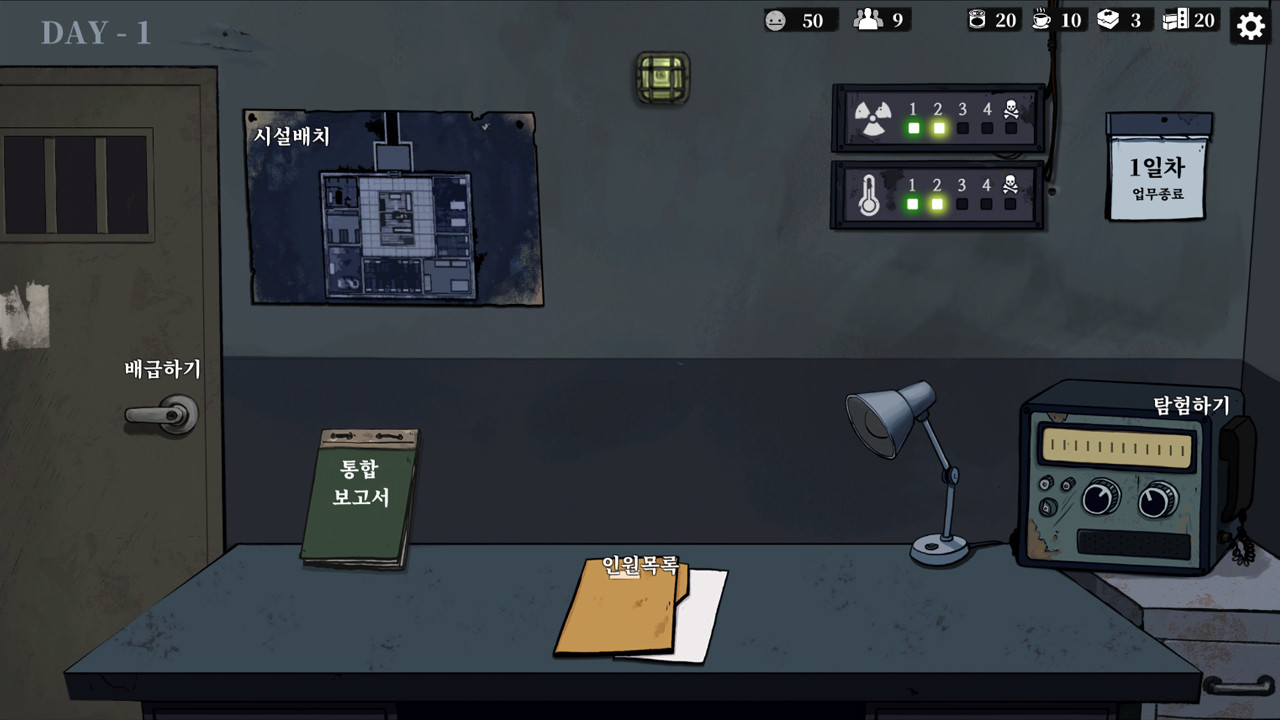Click the coffee cup resource icon
The image size is (1280, 720).
click(1043, 19)
